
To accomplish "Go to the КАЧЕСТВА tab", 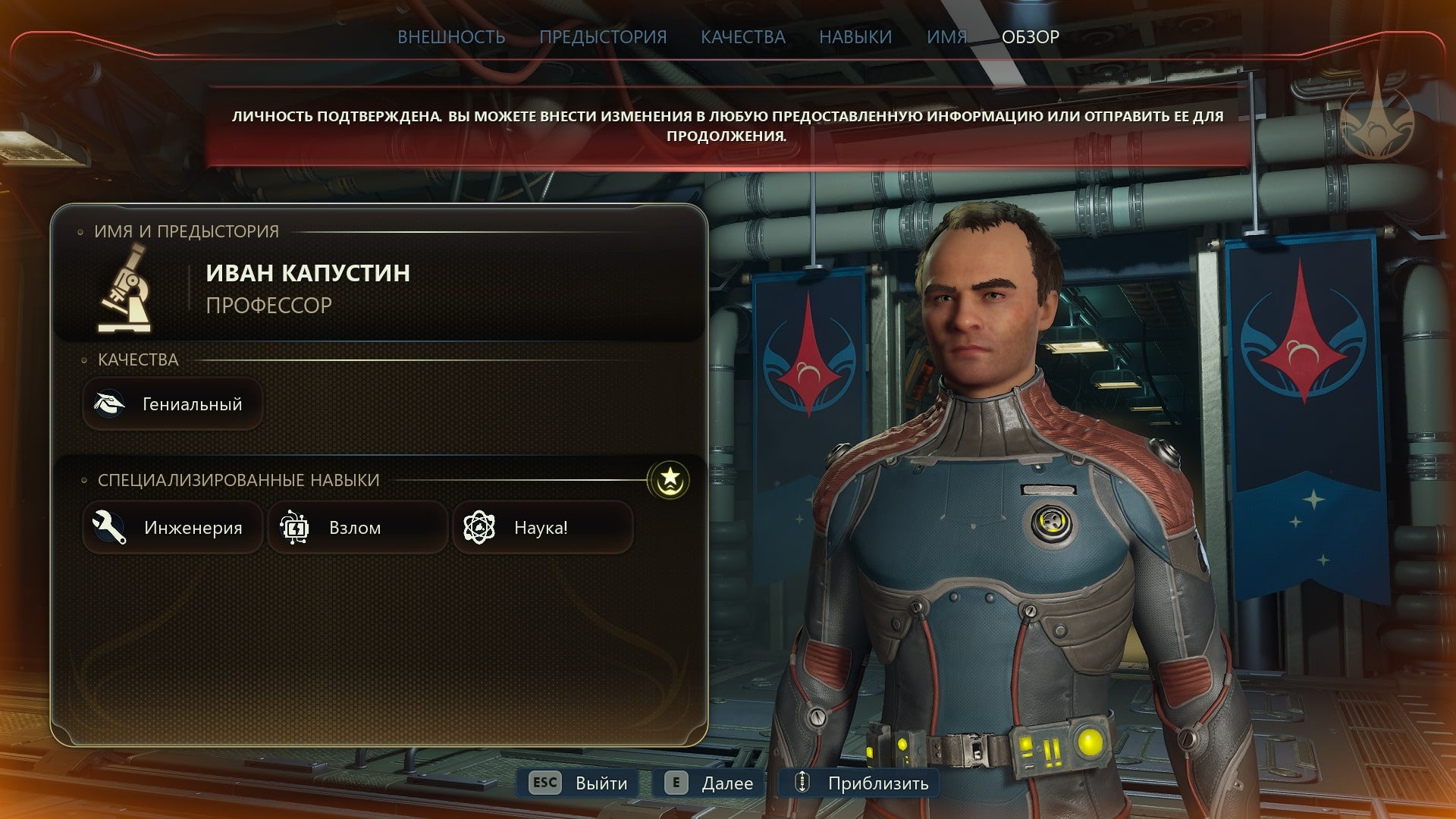I will [742, 37].
